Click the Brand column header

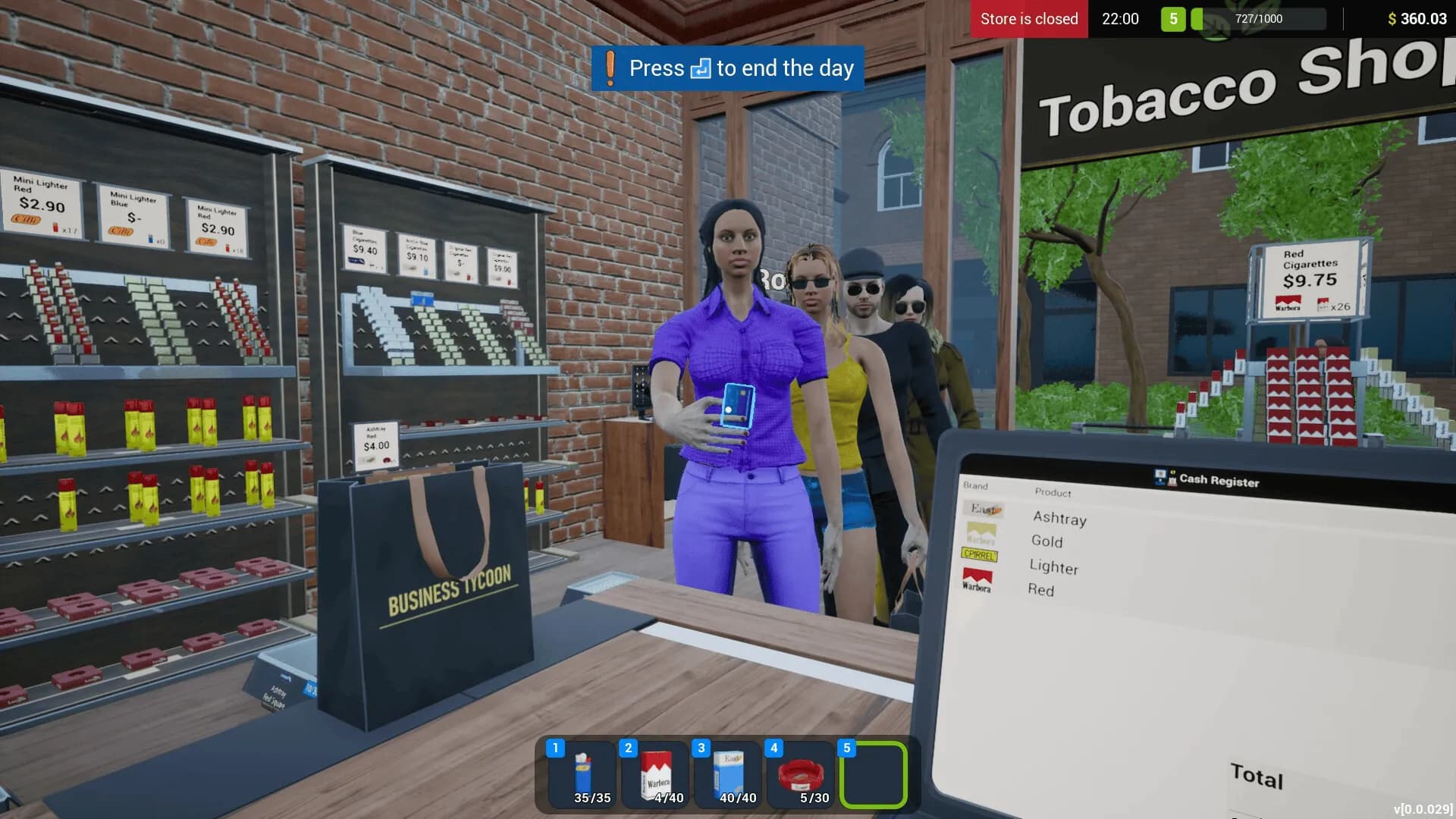click(975, 486)
